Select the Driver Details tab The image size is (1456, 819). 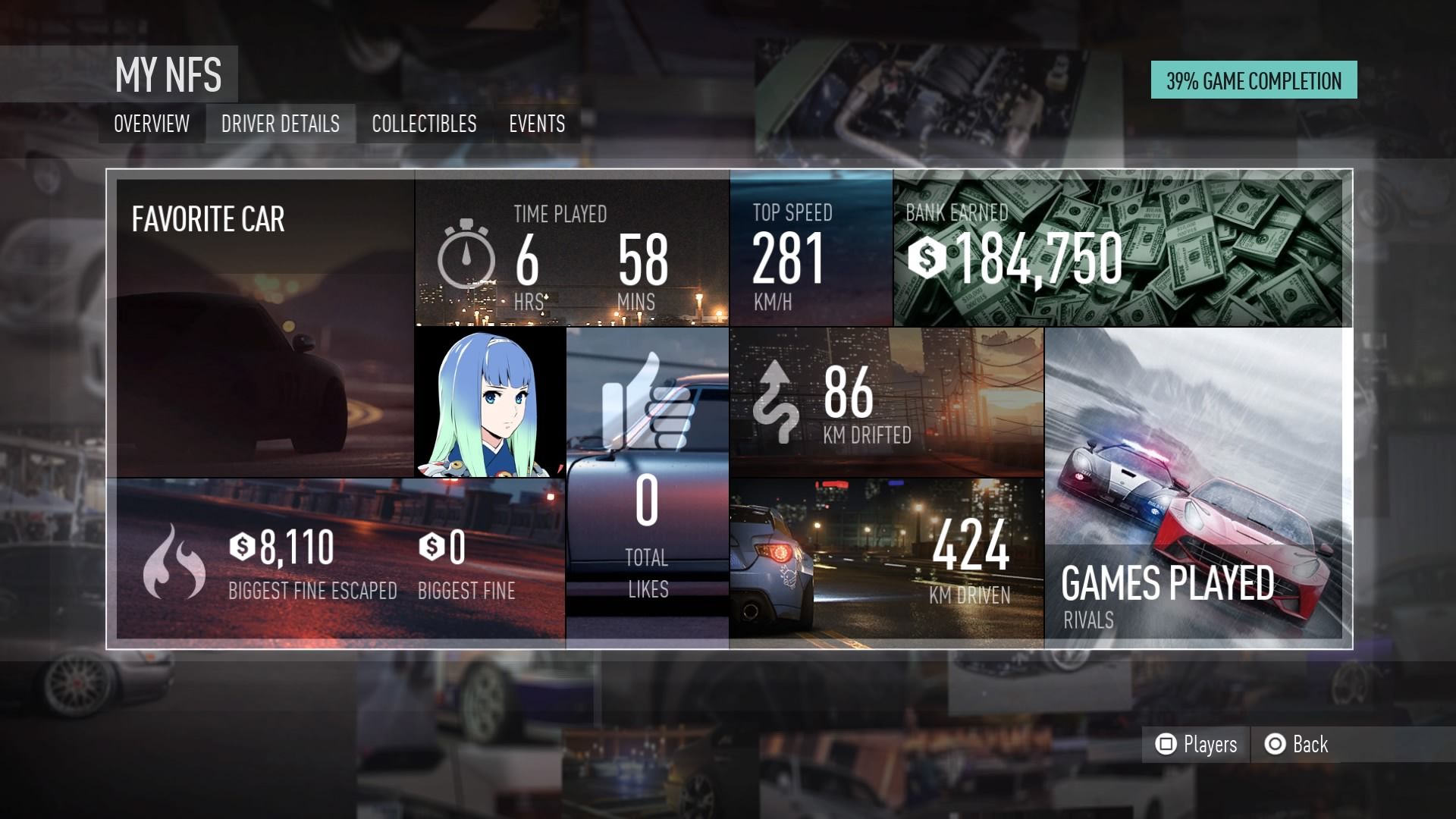[280, 124]
